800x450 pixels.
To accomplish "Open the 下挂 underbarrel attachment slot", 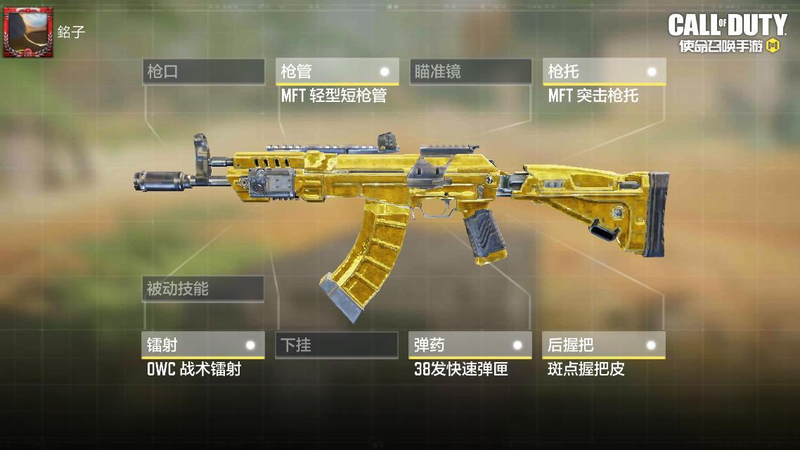I will pos(337,345).
